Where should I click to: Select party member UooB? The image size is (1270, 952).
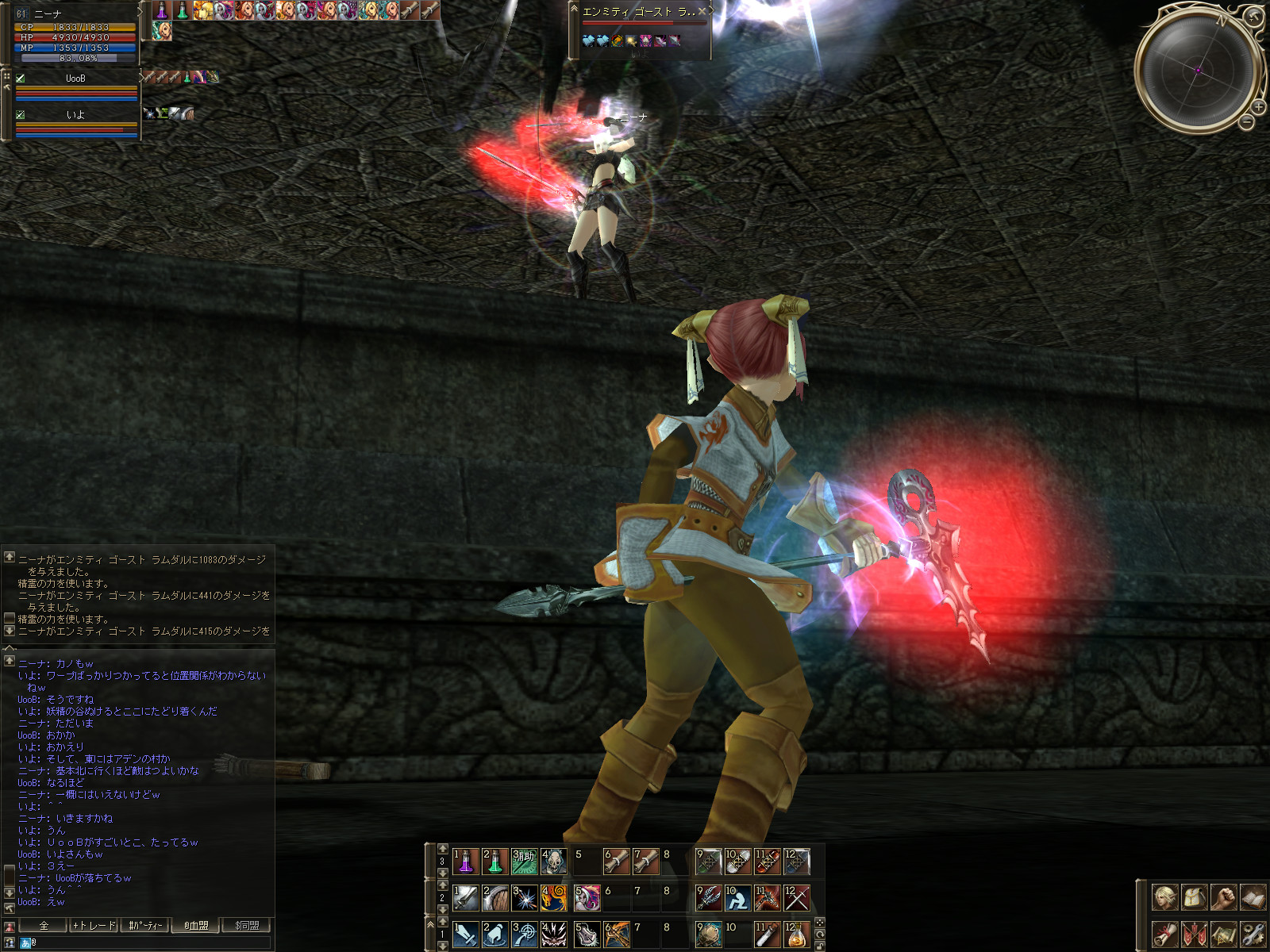75,79
